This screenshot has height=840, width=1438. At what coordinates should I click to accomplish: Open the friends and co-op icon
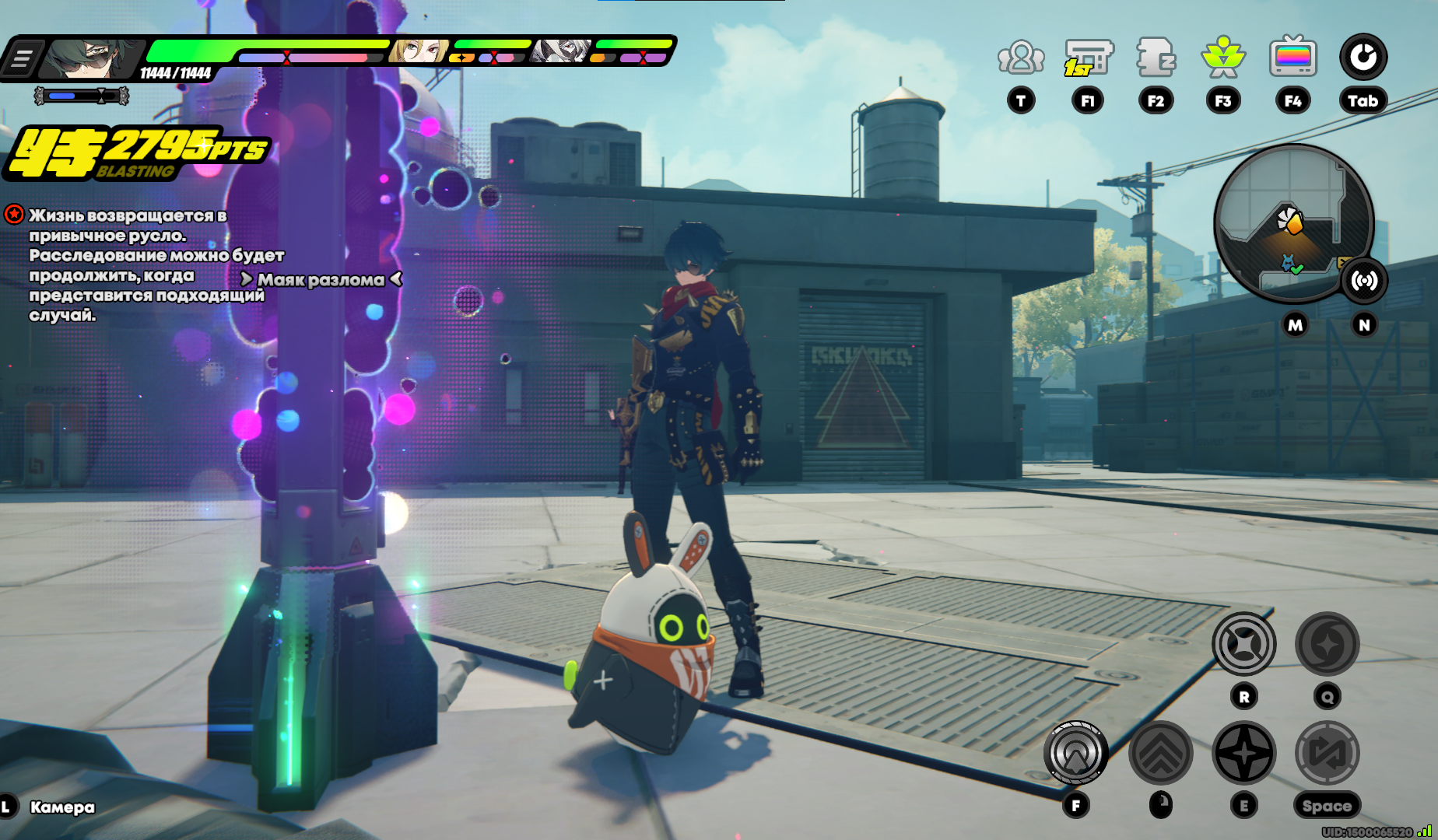1020,58
